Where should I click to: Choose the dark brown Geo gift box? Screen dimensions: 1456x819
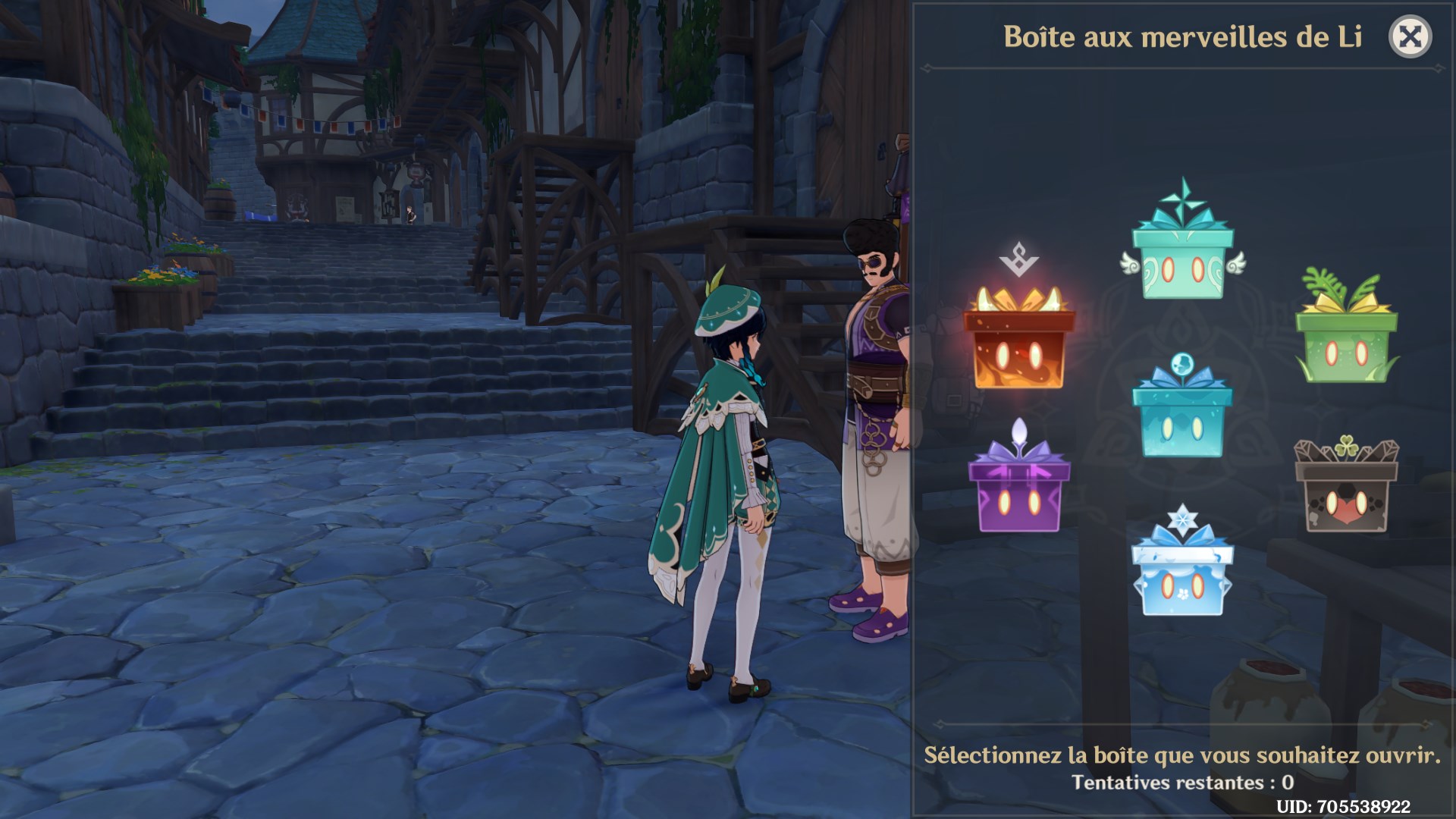coord(1346,492)
